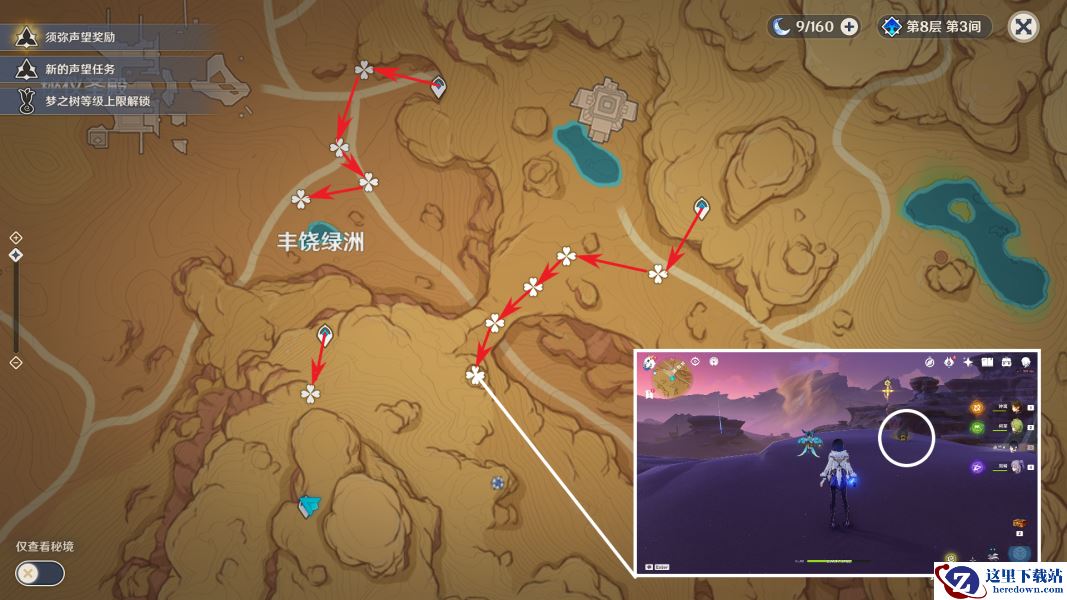The width and height of the screenshot is (1067, 600).
Task: Add resin using the plus button
Action: (x=849, y=27)
